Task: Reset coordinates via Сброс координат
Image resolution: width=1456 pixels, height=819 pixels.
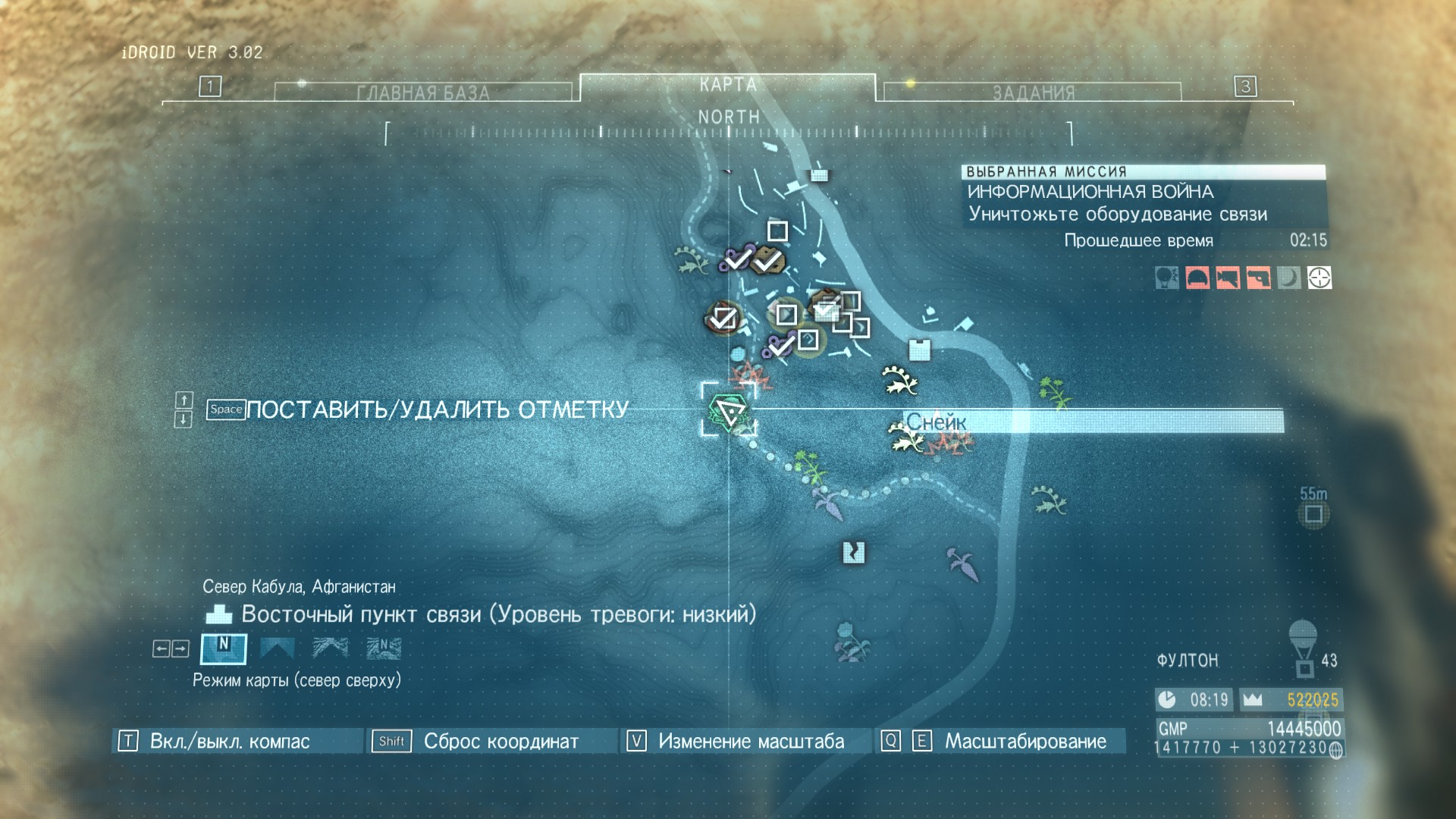Action: click(500, 741)
